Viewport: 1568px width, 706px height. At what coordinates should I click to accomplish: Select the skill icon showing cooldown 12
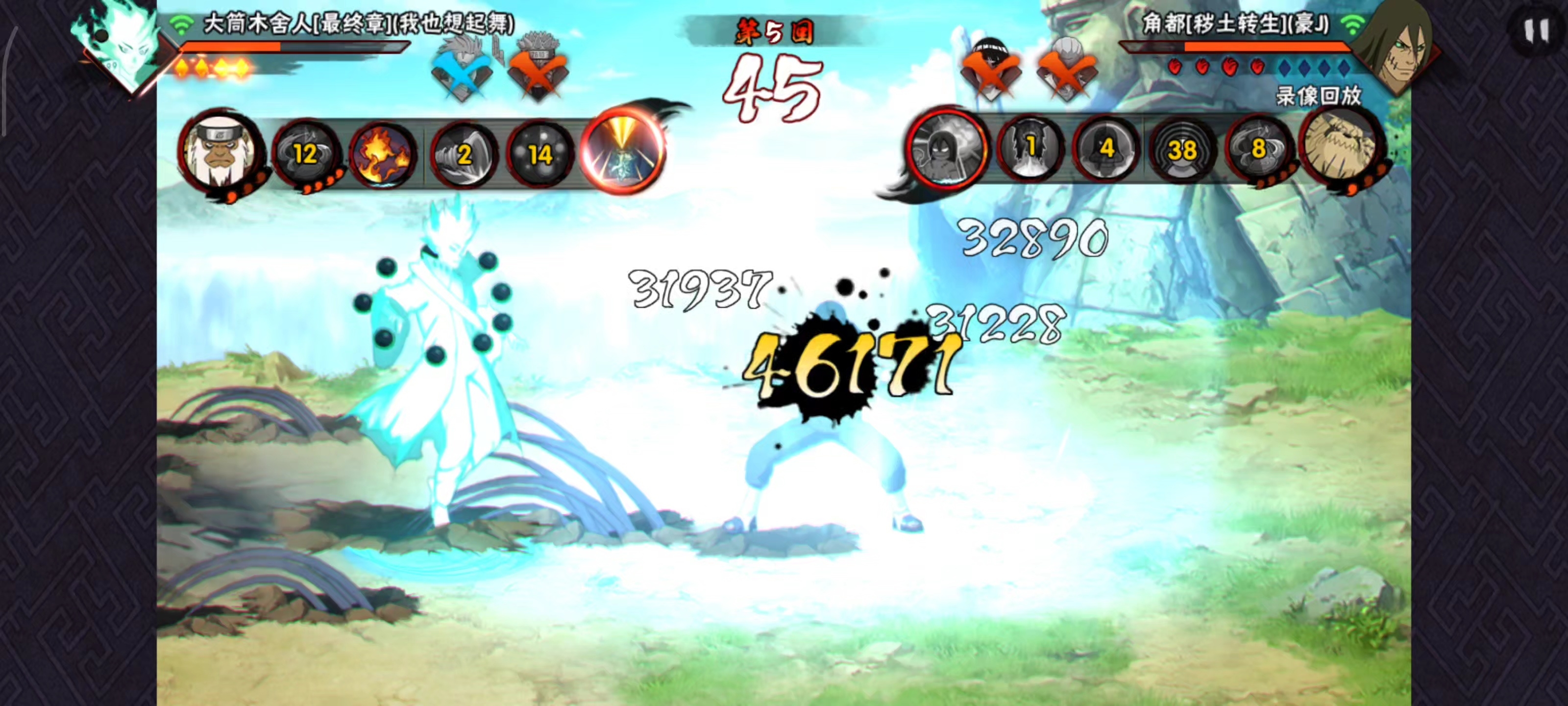306,153
